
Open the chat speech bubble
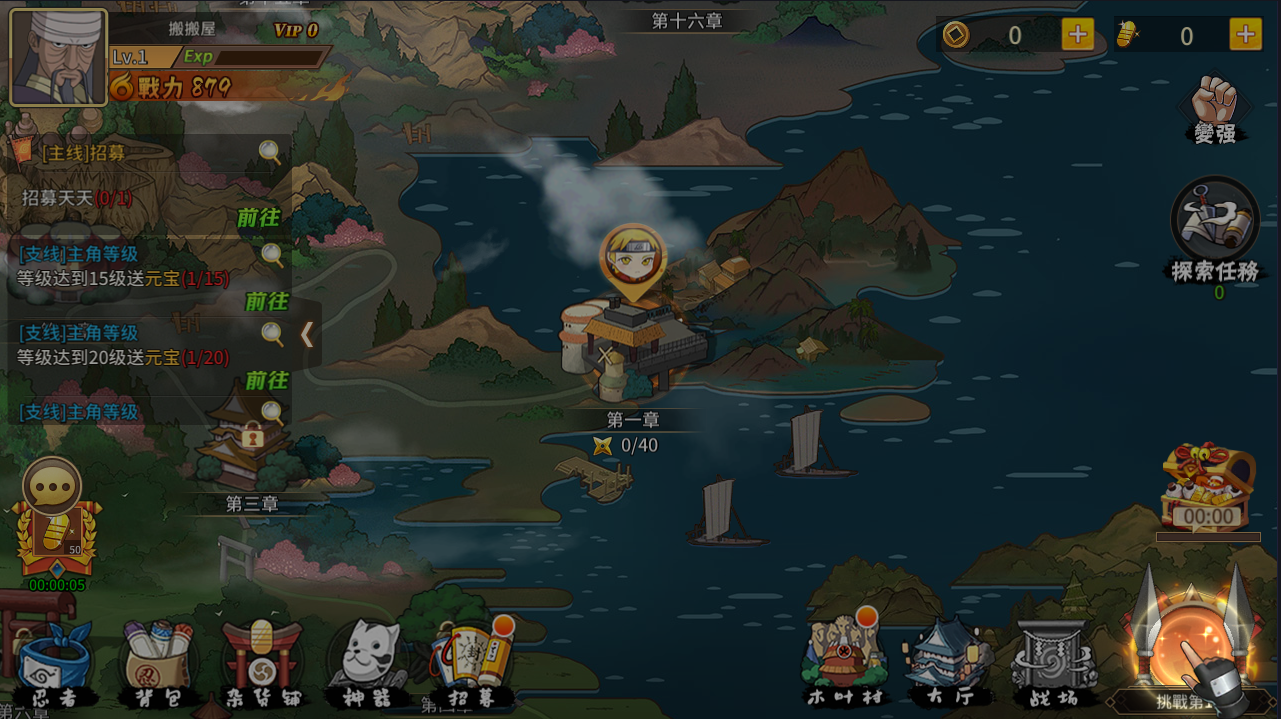coord(52,488)
